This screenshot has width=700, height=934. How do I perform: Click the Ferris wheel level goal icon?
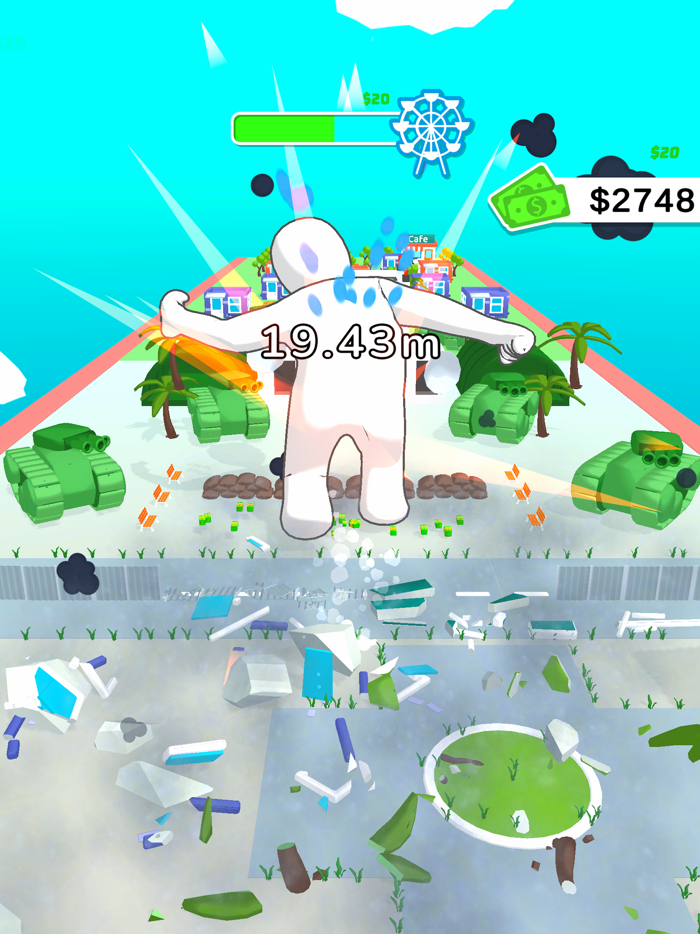[x=431, y=128]
